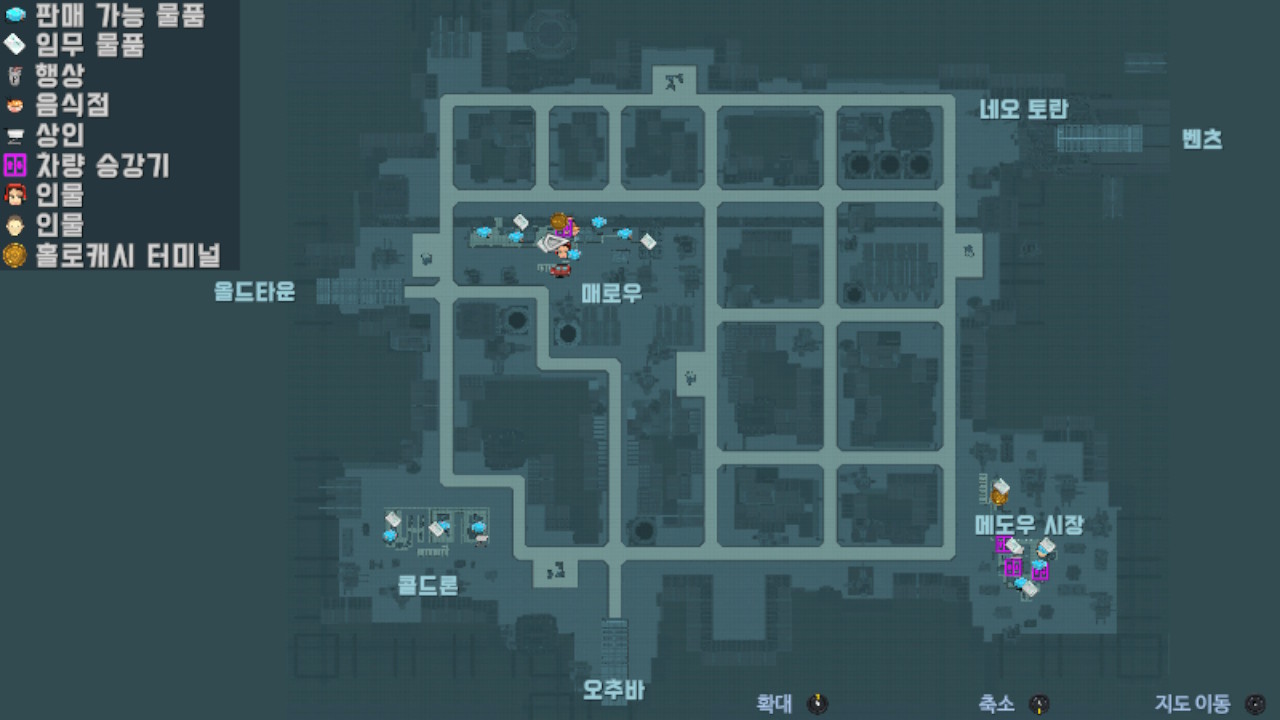This screenshot has width=1280, height=720.
Task: Select the Holocash terminal coin icon in legend
Action: pos(12,255)
